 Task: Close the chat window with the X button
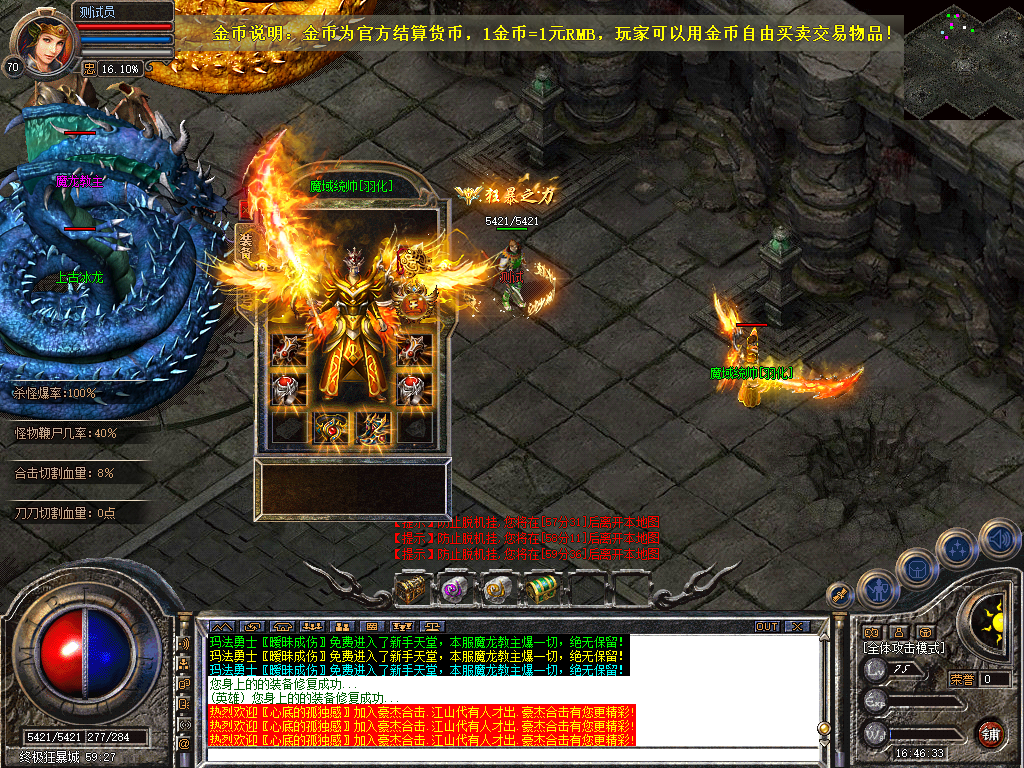click(796, 627)
